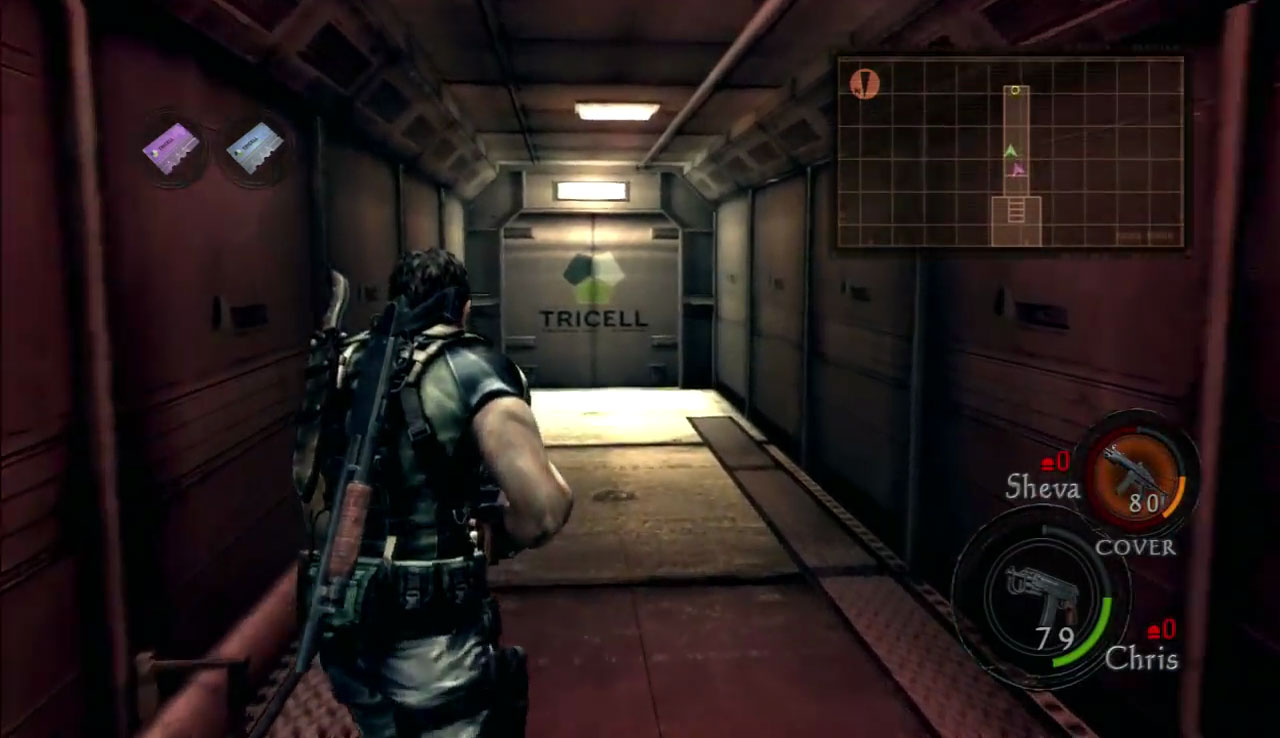The width and height of the screenshot is (1280, 738).
Task: Select the purple keycard icon
Action: click(x=172, y=148)
